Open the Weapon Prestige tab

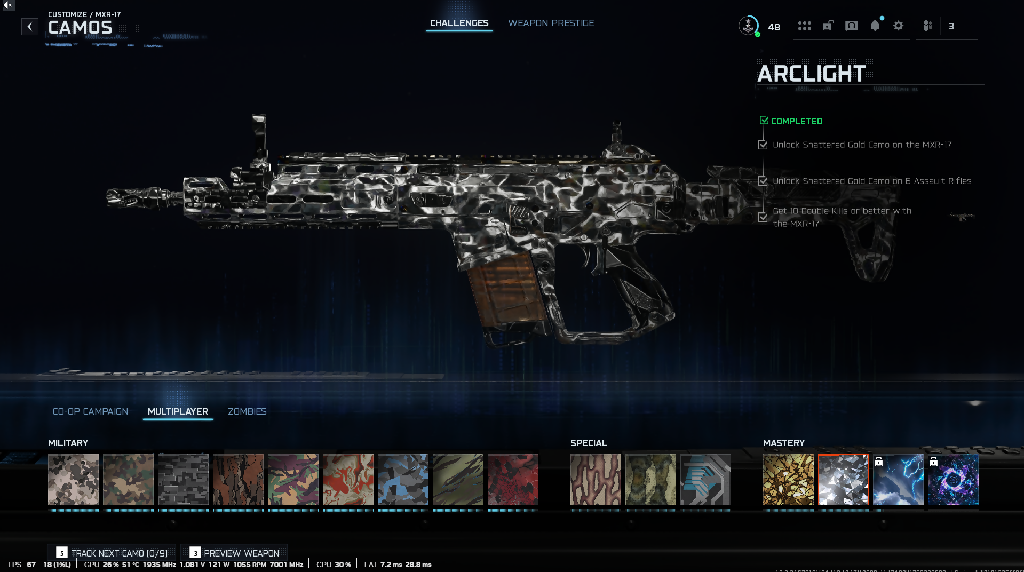coord(550,23)
